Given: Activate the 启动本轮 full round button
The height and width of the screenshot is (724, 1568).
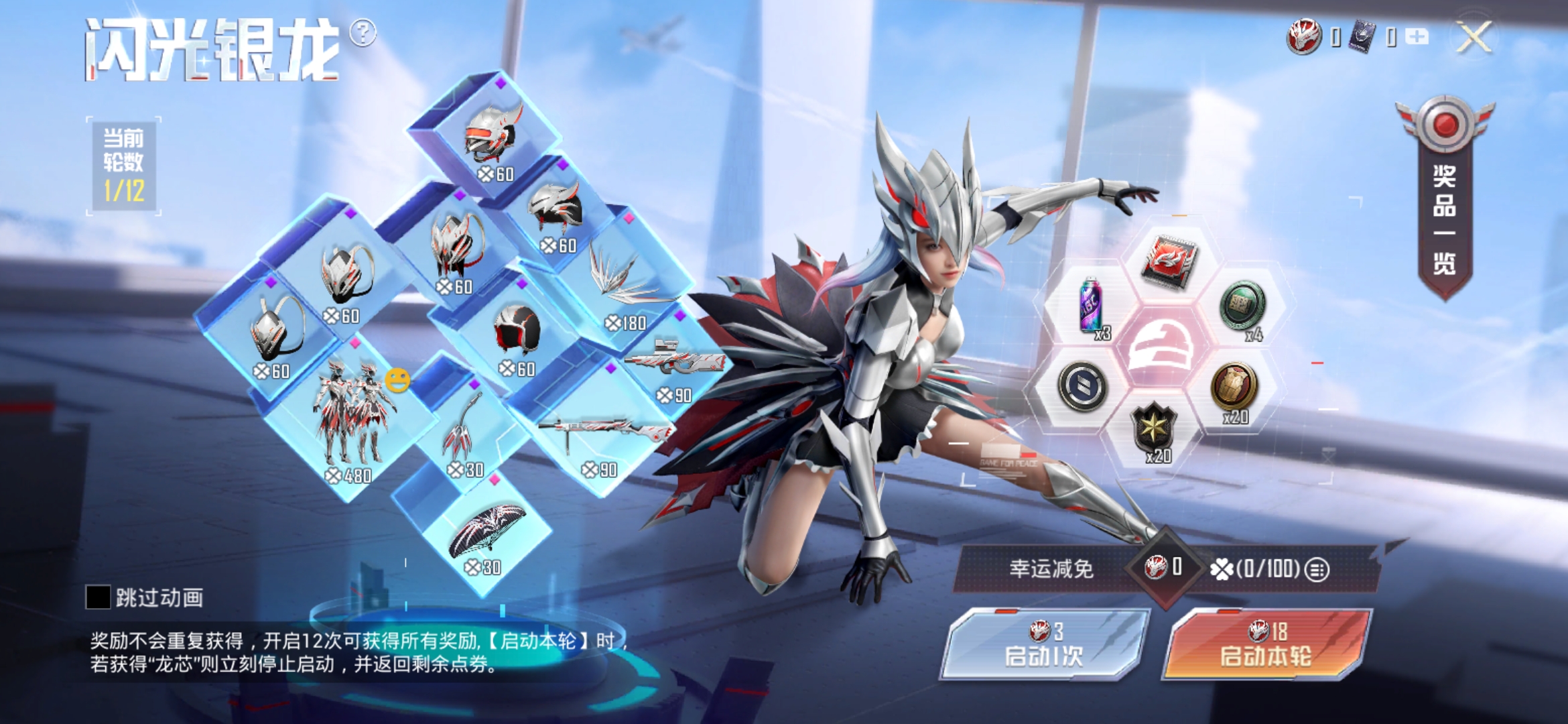Looking at the screenshot, I should coord(1266,645).
